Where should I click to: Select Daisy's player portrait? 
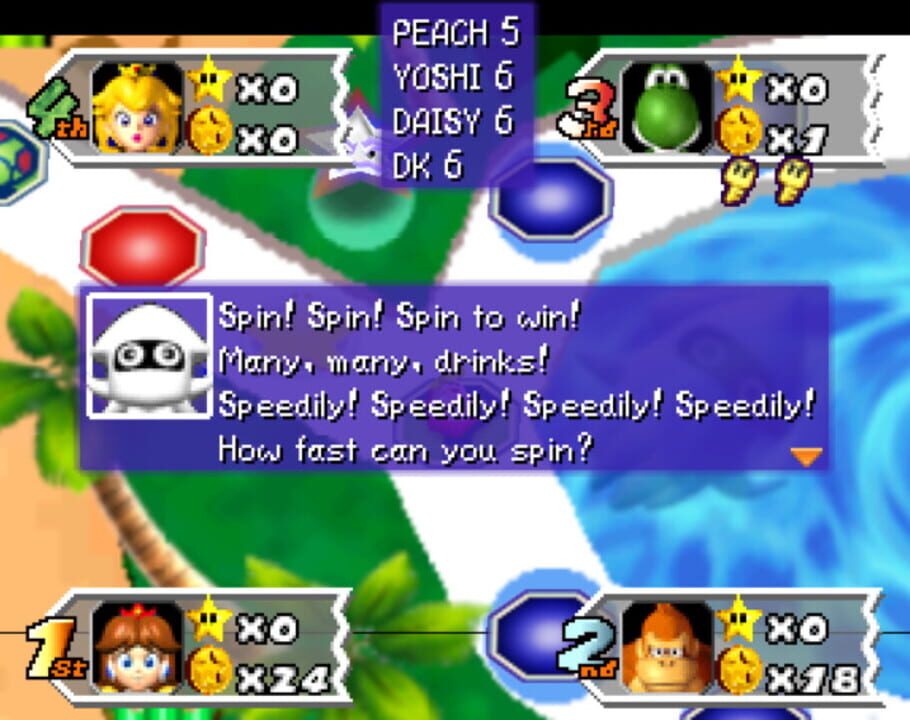click(x=137, y=647)
